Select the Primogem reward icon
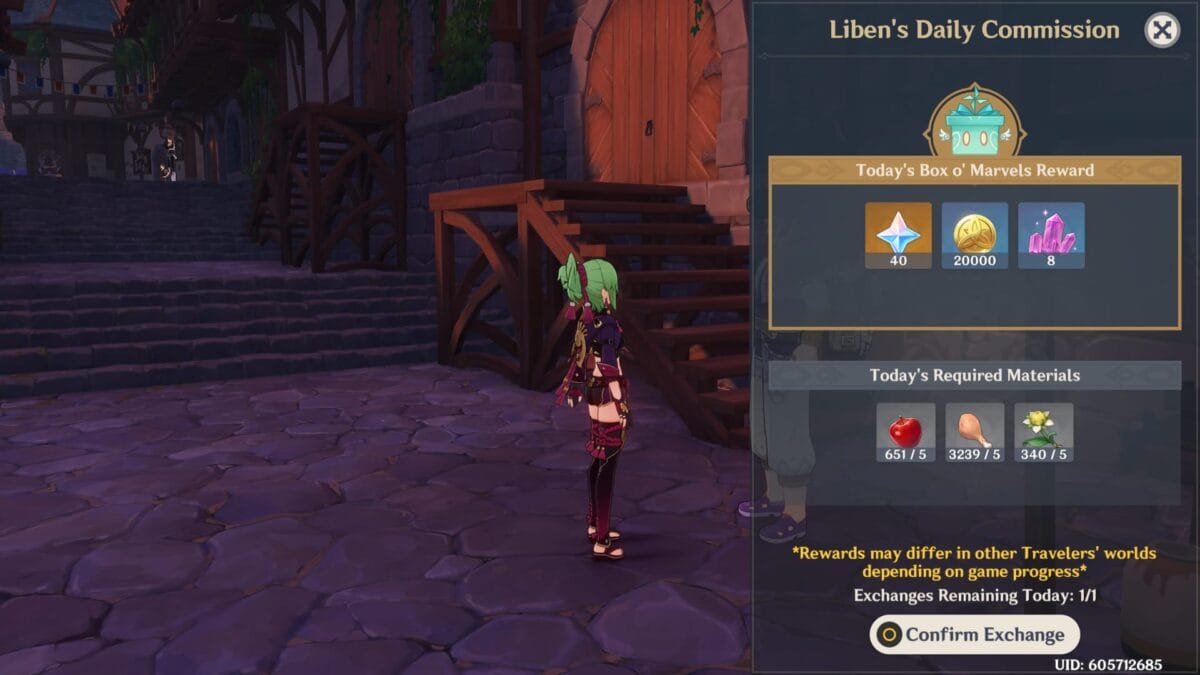This screenshot has height=675, width=1200. (898, 234)
